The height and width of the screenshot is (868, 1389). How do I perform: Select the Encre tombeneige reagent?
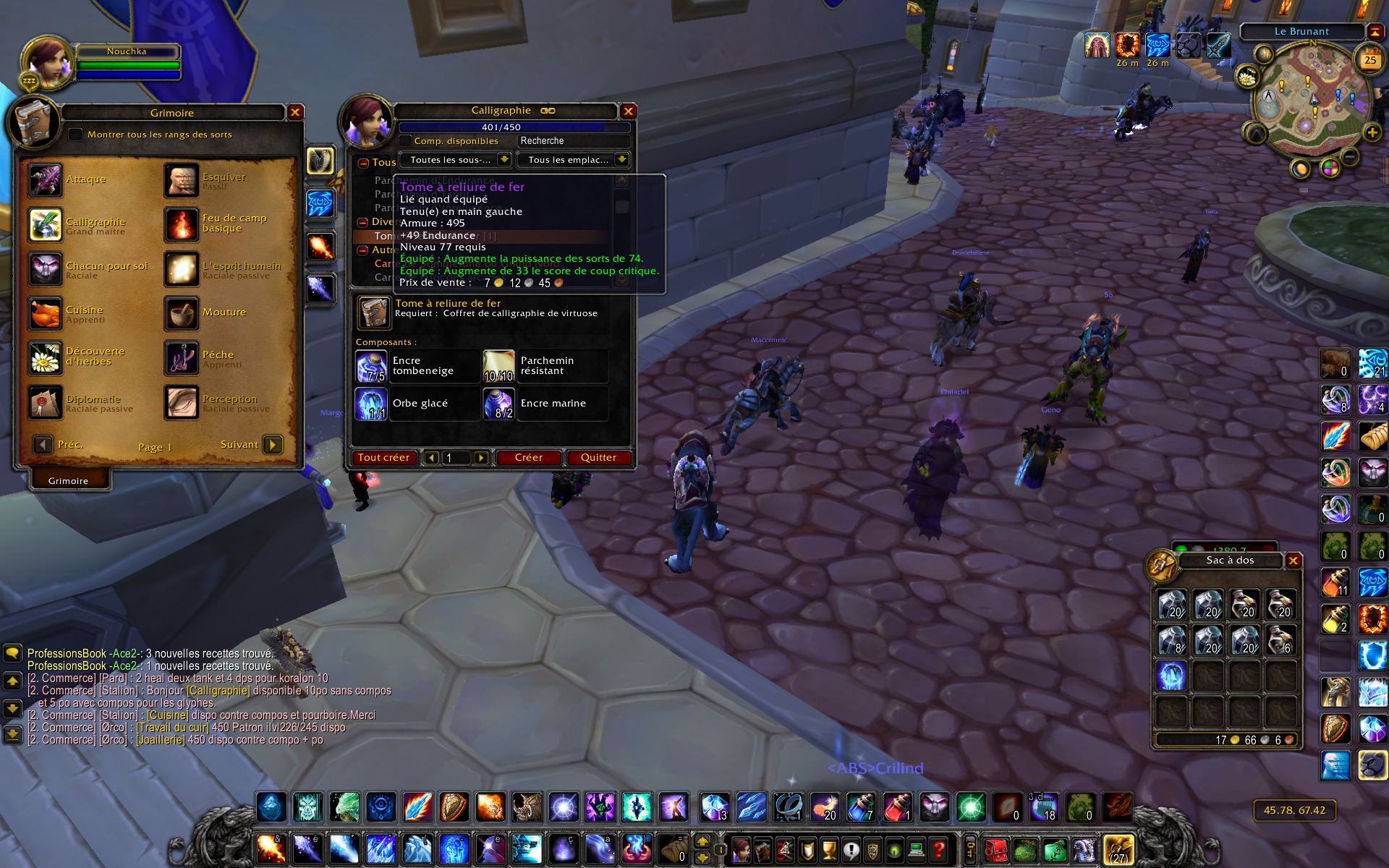pyautogui.click(x=371, y=366)
